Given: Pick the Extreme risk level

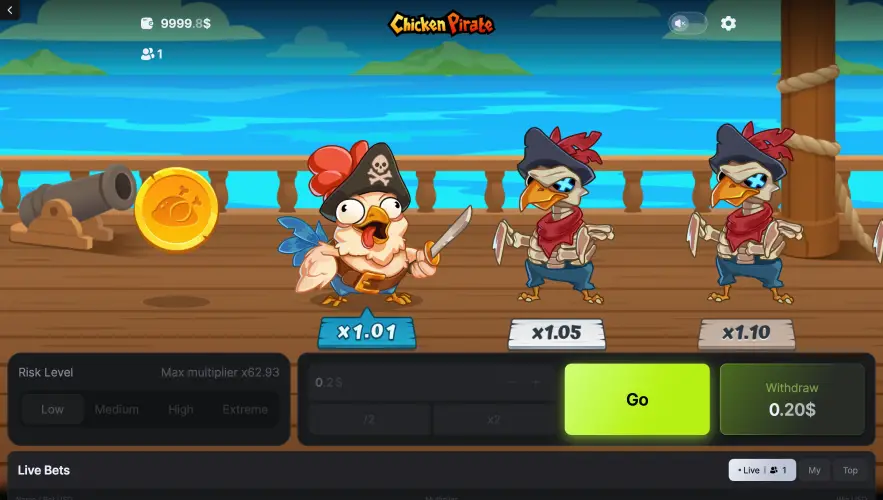Looking at the screenshot, I should point(245,409).
